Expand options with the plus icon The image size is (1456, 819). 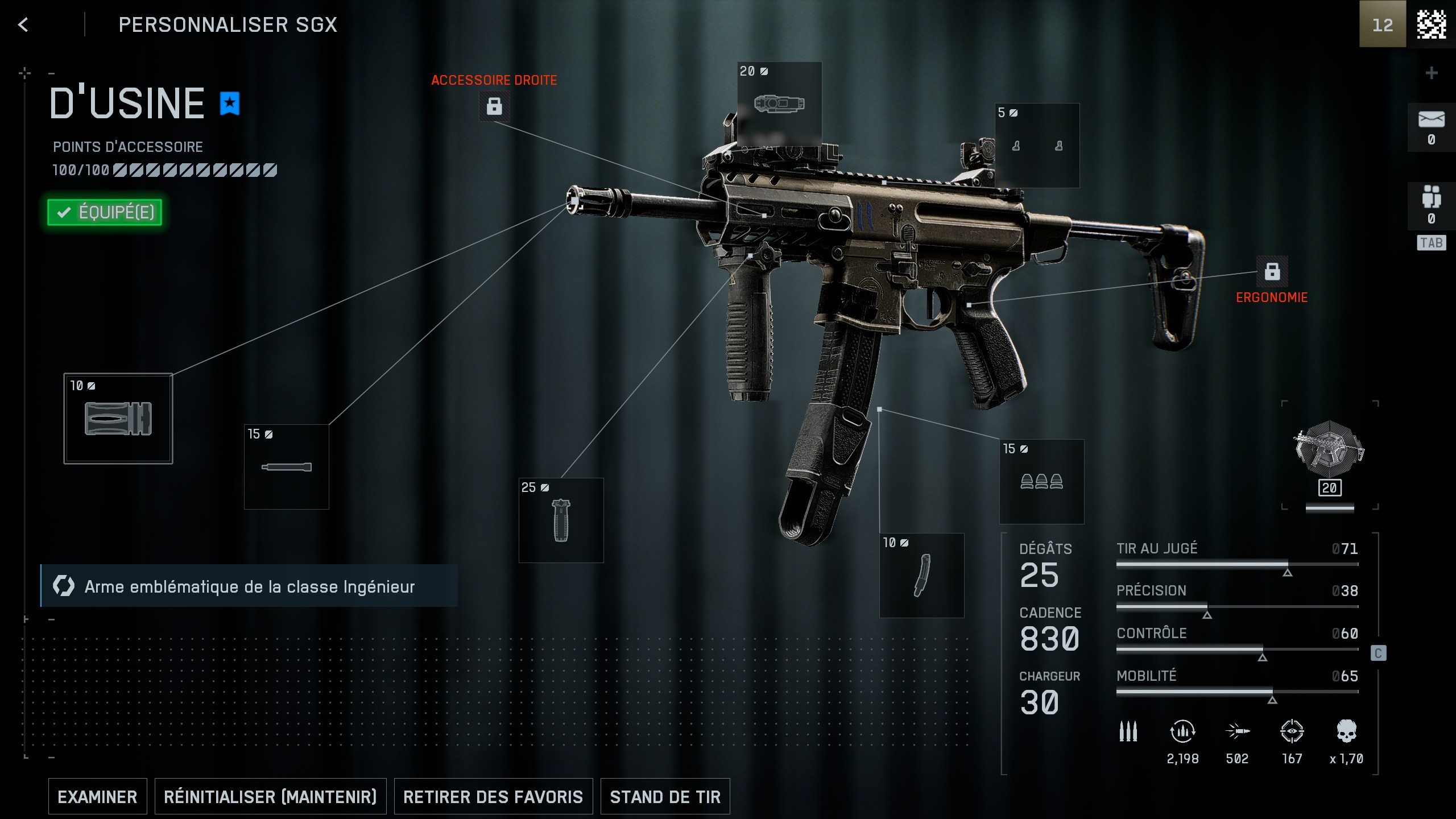click(x=1432, y=72)
